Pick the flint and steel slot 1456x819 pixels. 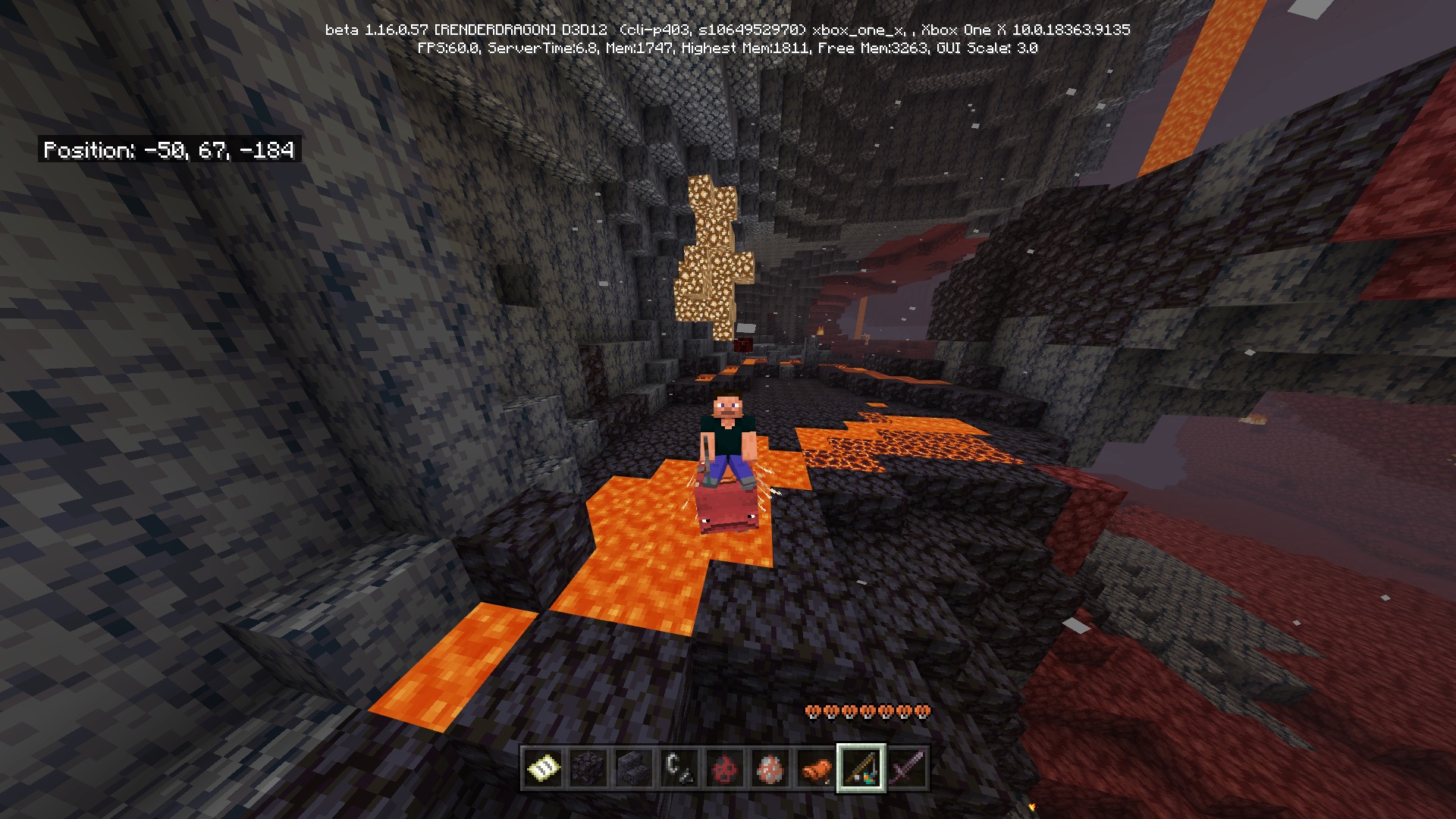679,768
